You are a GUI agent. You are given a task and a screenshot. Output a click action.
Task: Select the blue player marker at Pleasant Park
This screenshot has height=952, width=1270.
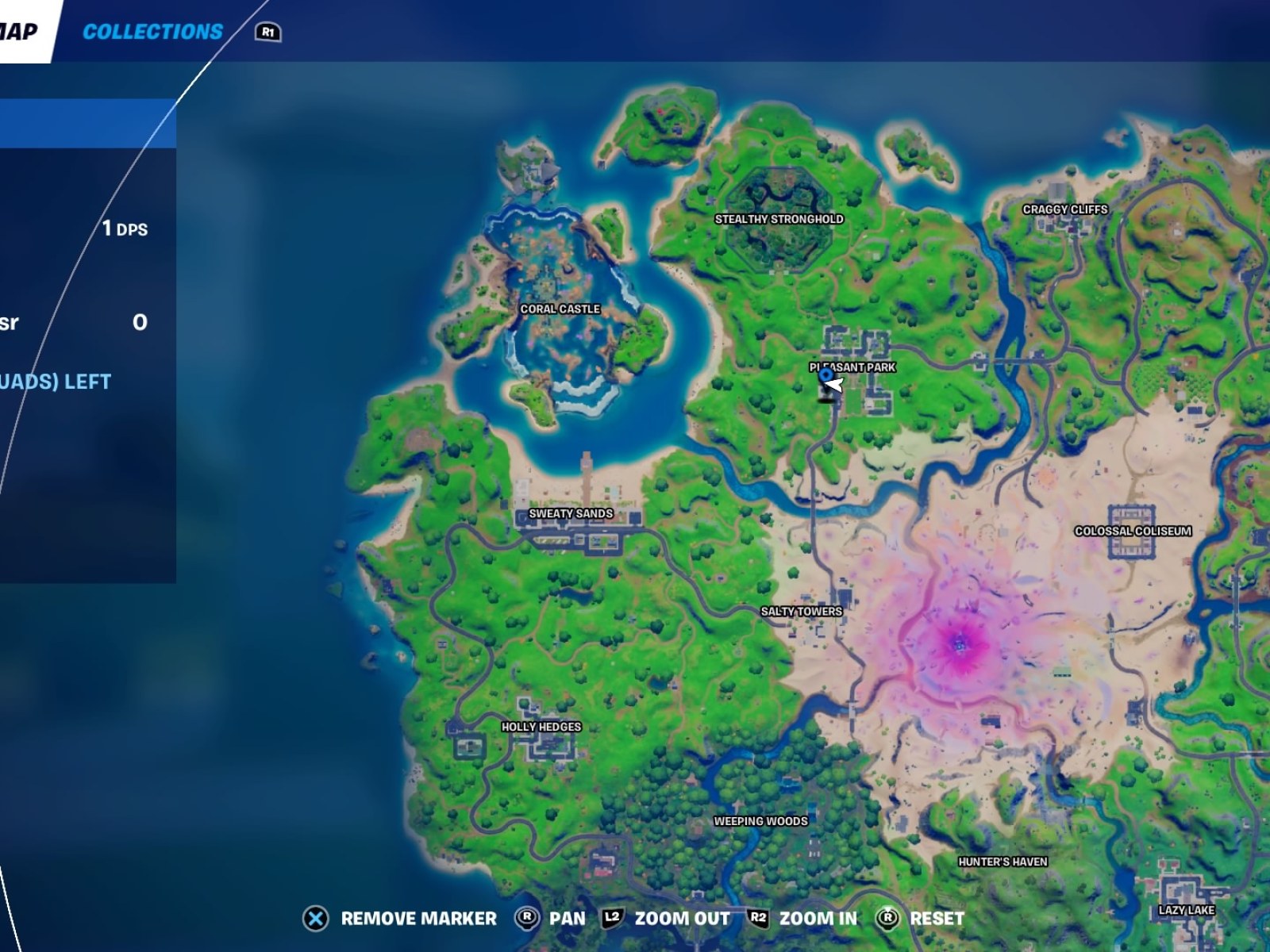(x=825, y=374)
